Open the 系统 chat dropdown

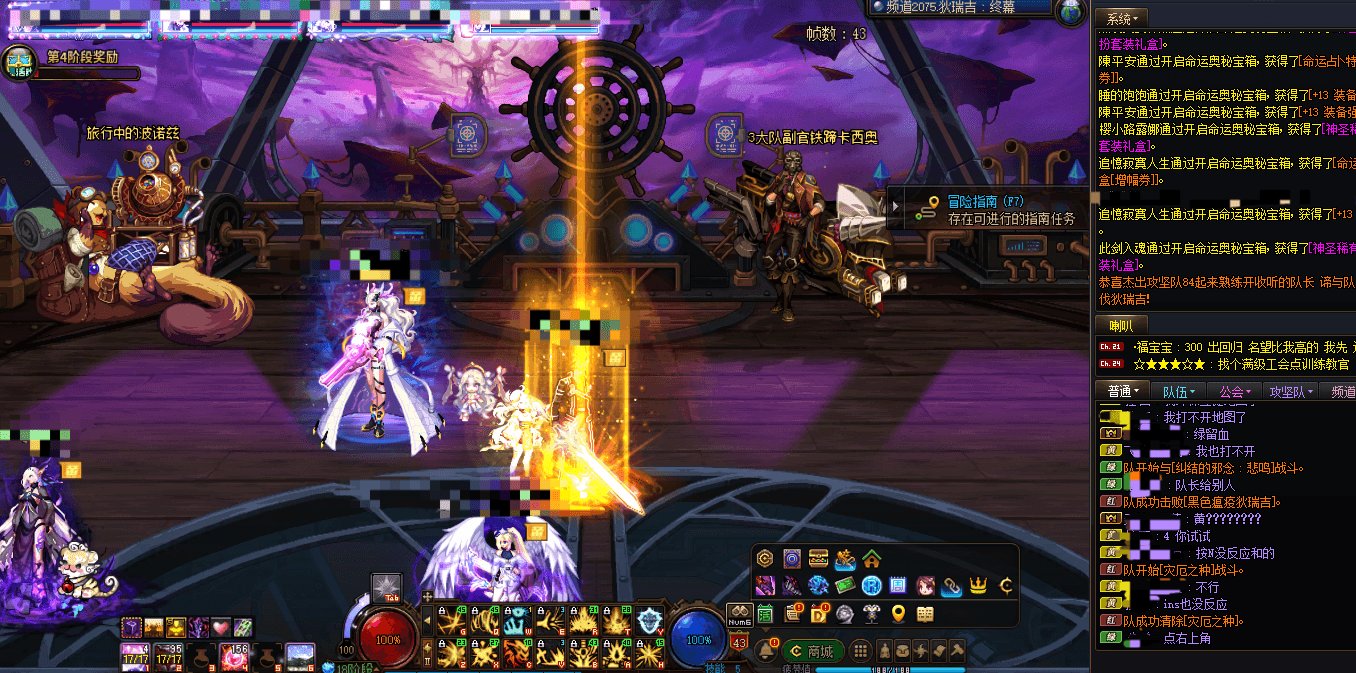point(1122,18)
